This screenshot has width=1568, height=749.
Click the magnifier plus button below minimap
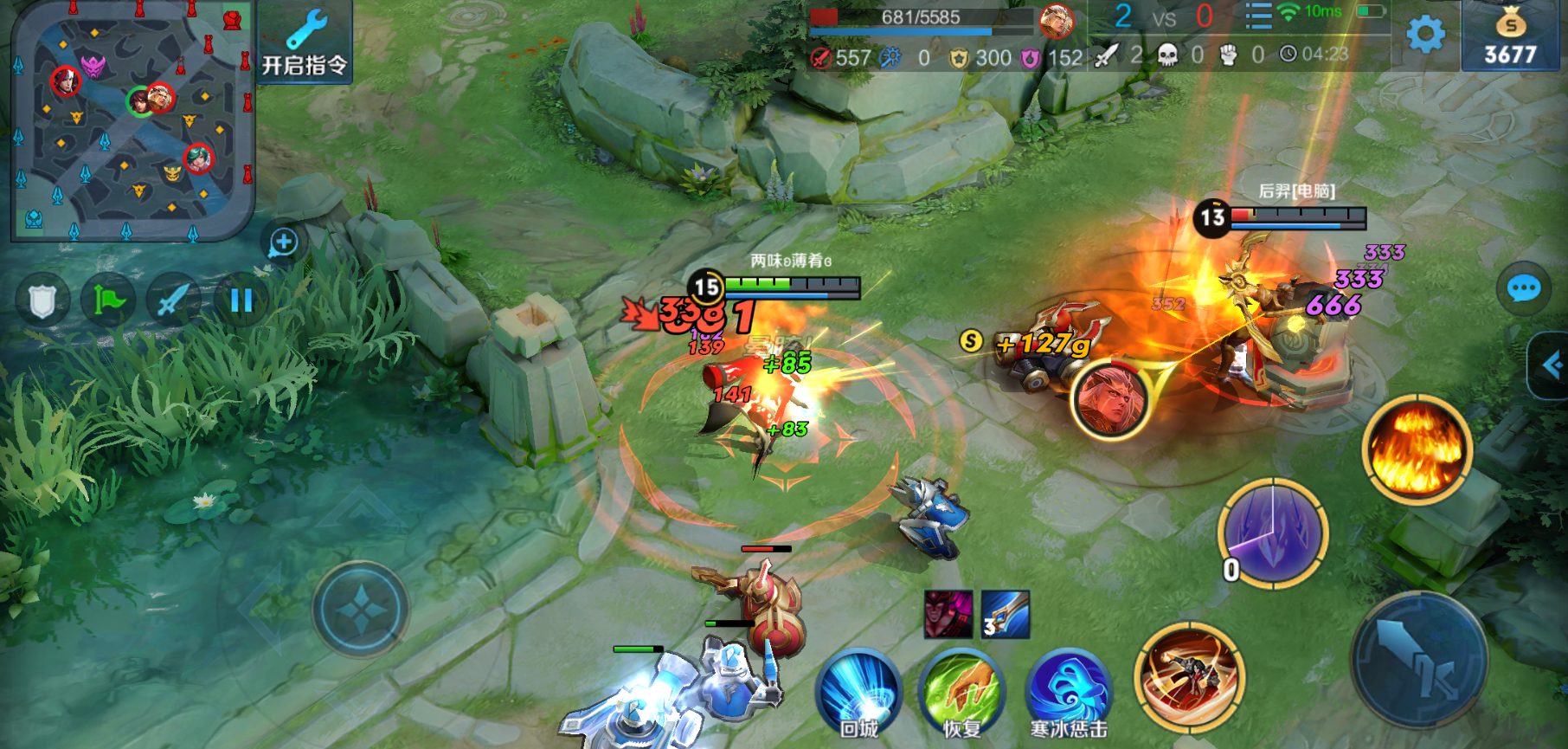coord(283,242)
